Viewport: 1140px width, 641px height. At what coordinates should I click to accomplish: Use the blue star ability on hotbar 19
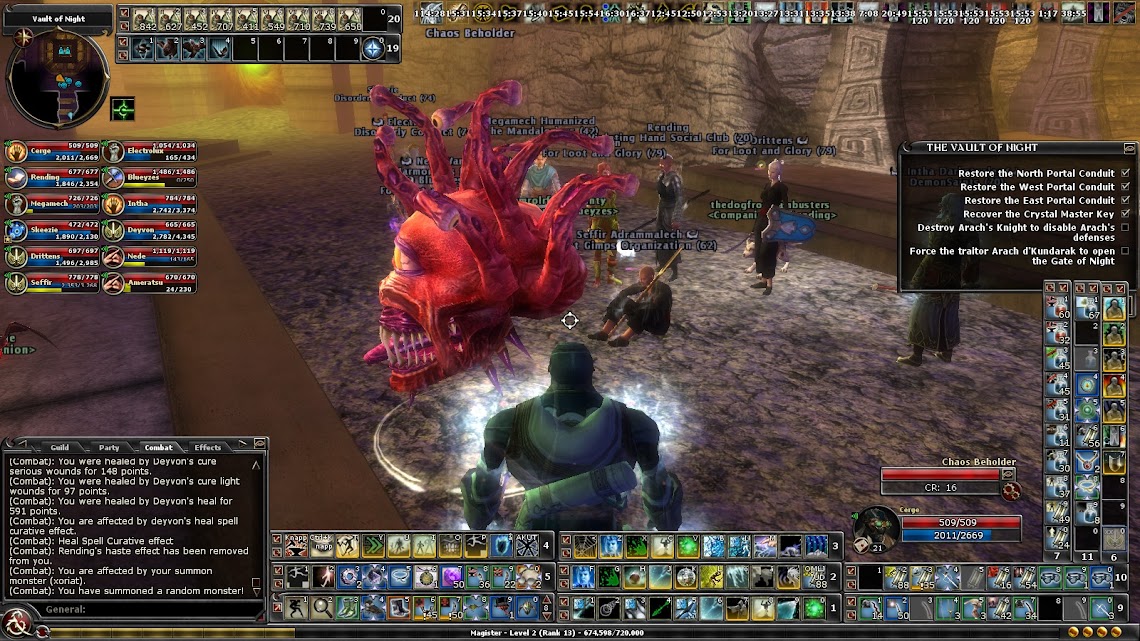tap(373, 48)
